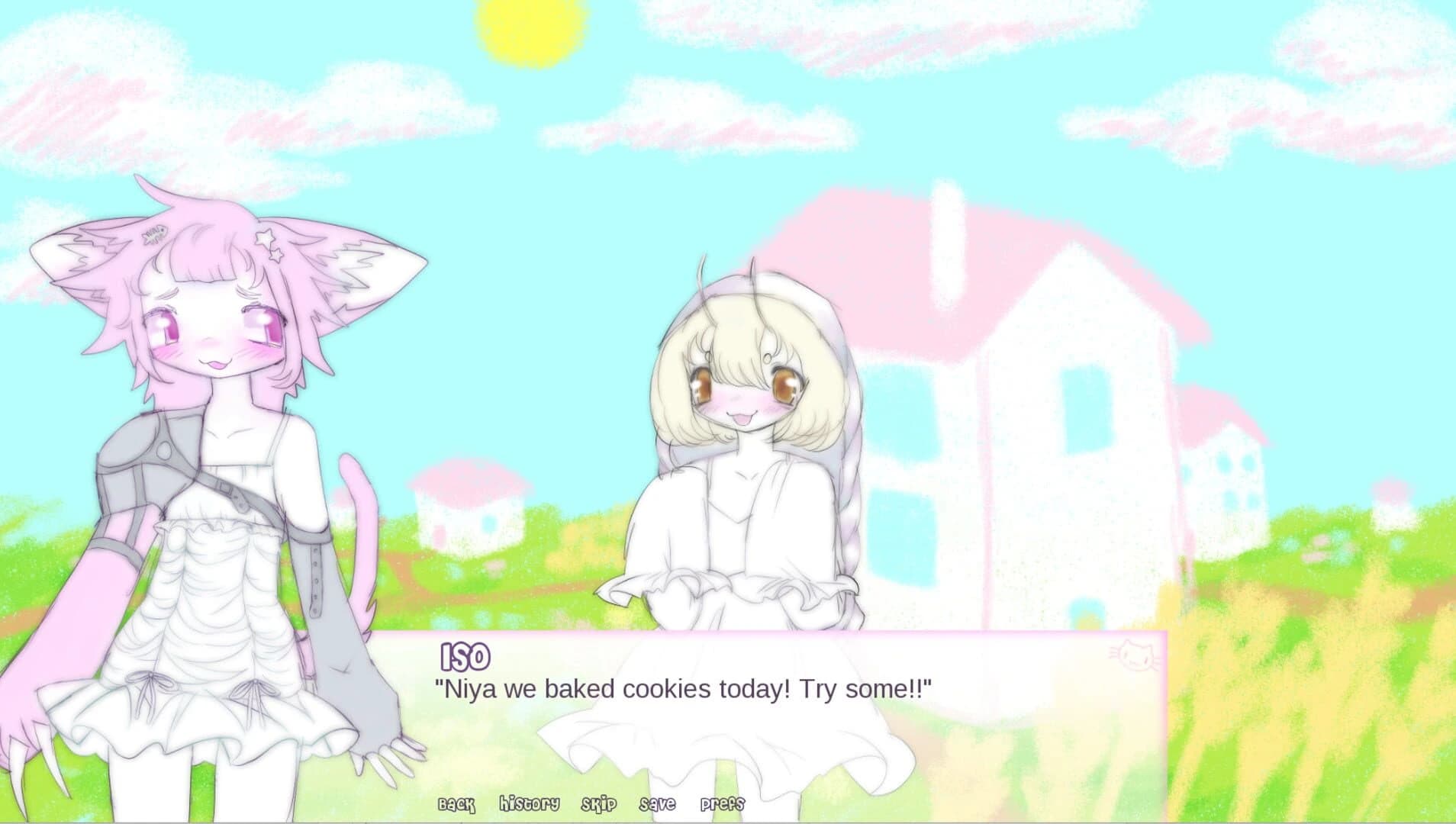Select the fish hairclip on the cat girl's ear

point(156,234)
